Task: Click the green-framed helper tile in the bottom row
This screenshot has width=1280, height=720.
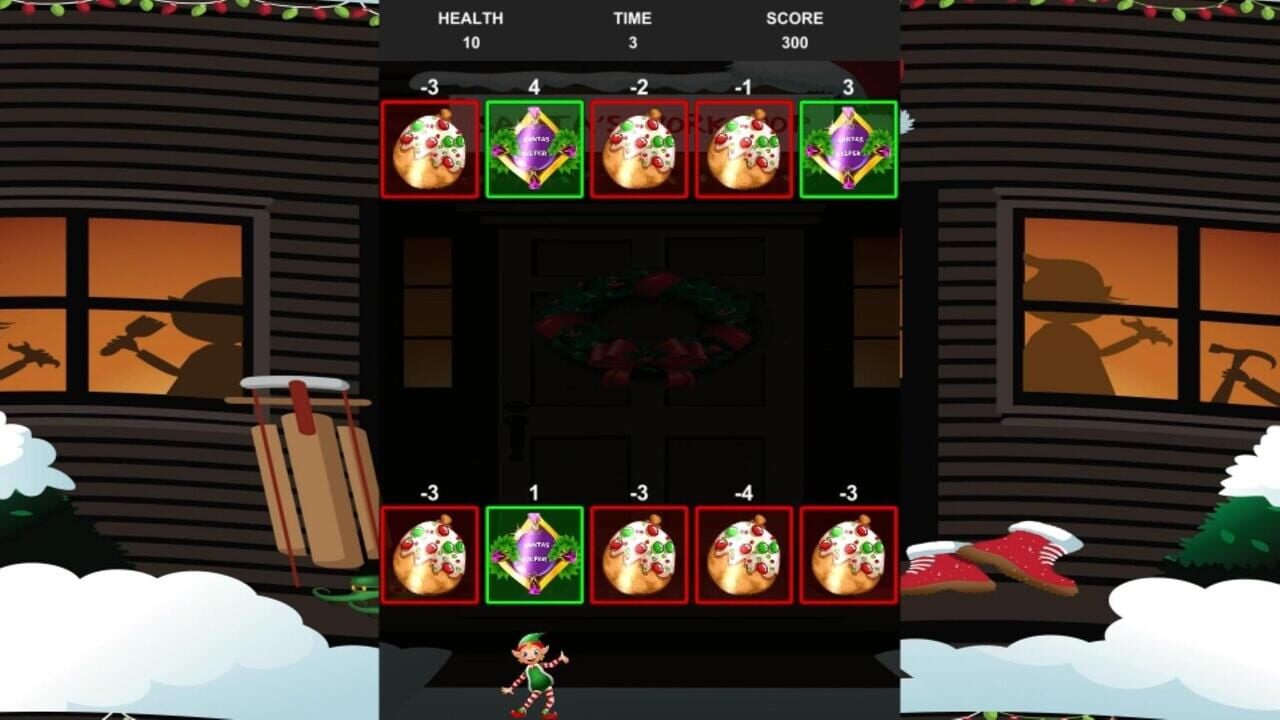Action: pyautogui.click(x=537, y=557)
